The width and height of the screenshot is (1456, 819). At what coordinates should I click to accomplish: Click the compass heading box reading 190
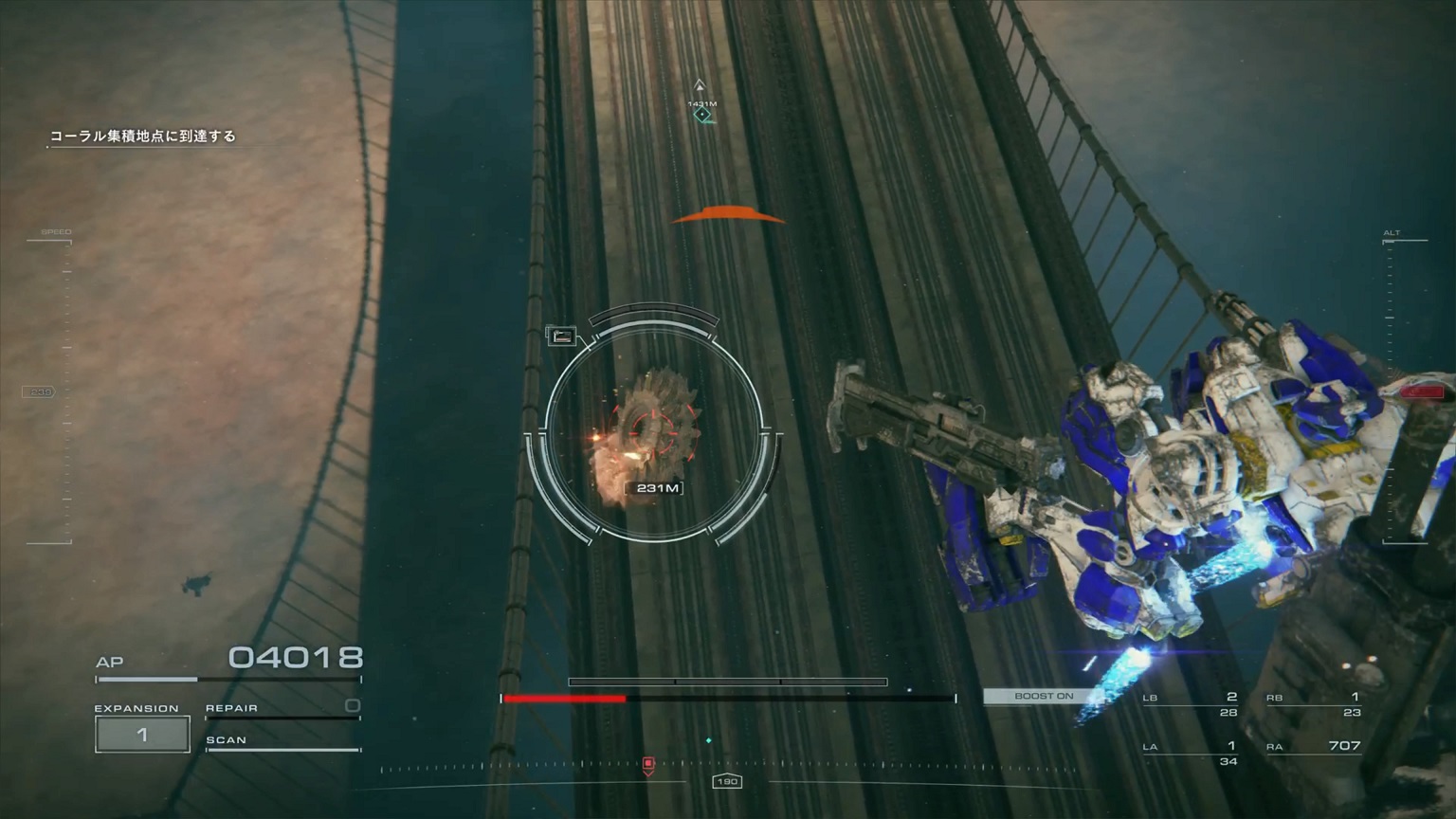(x=727, y=782)
